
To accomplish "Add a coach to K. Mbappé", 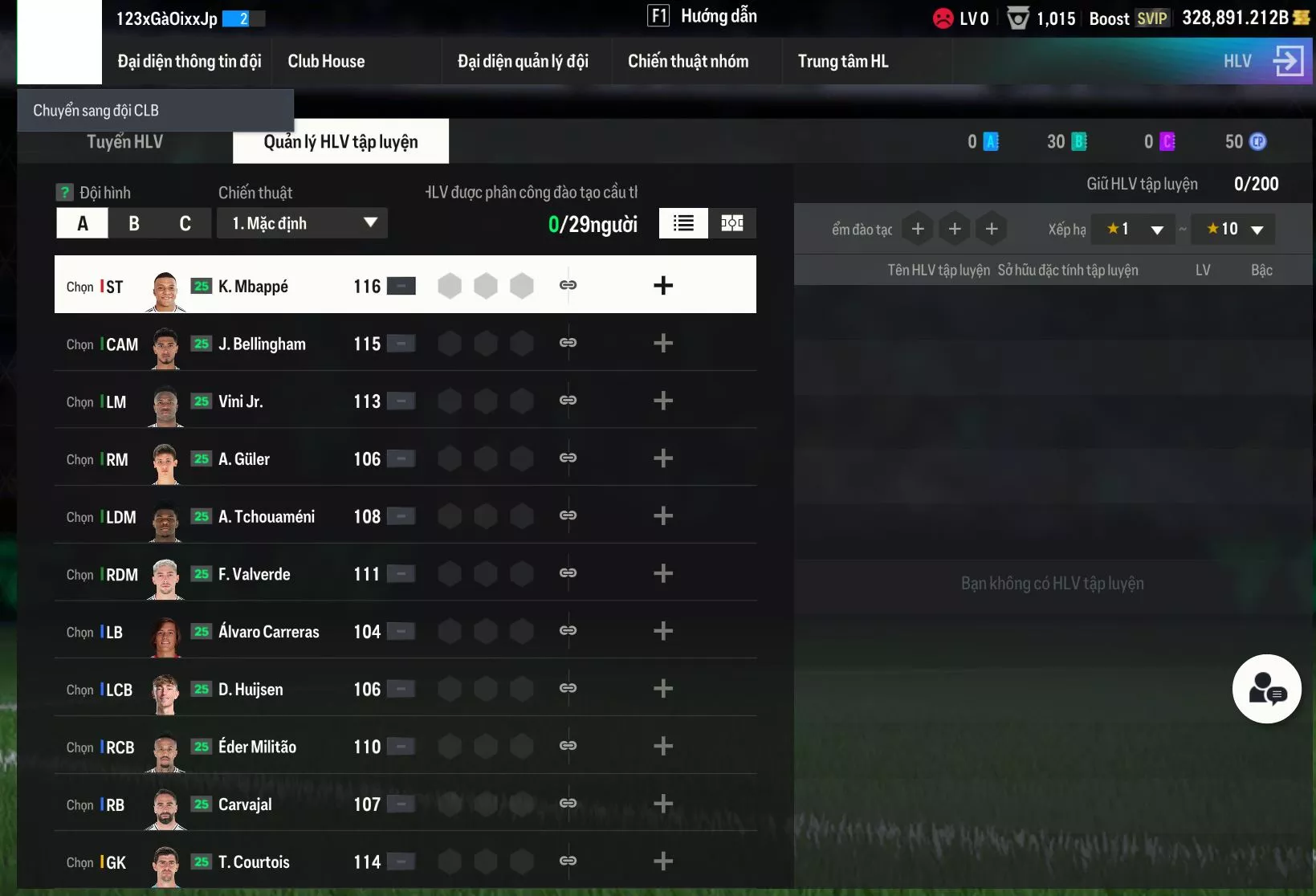I will pyautogui.click(x=663, y=286).
